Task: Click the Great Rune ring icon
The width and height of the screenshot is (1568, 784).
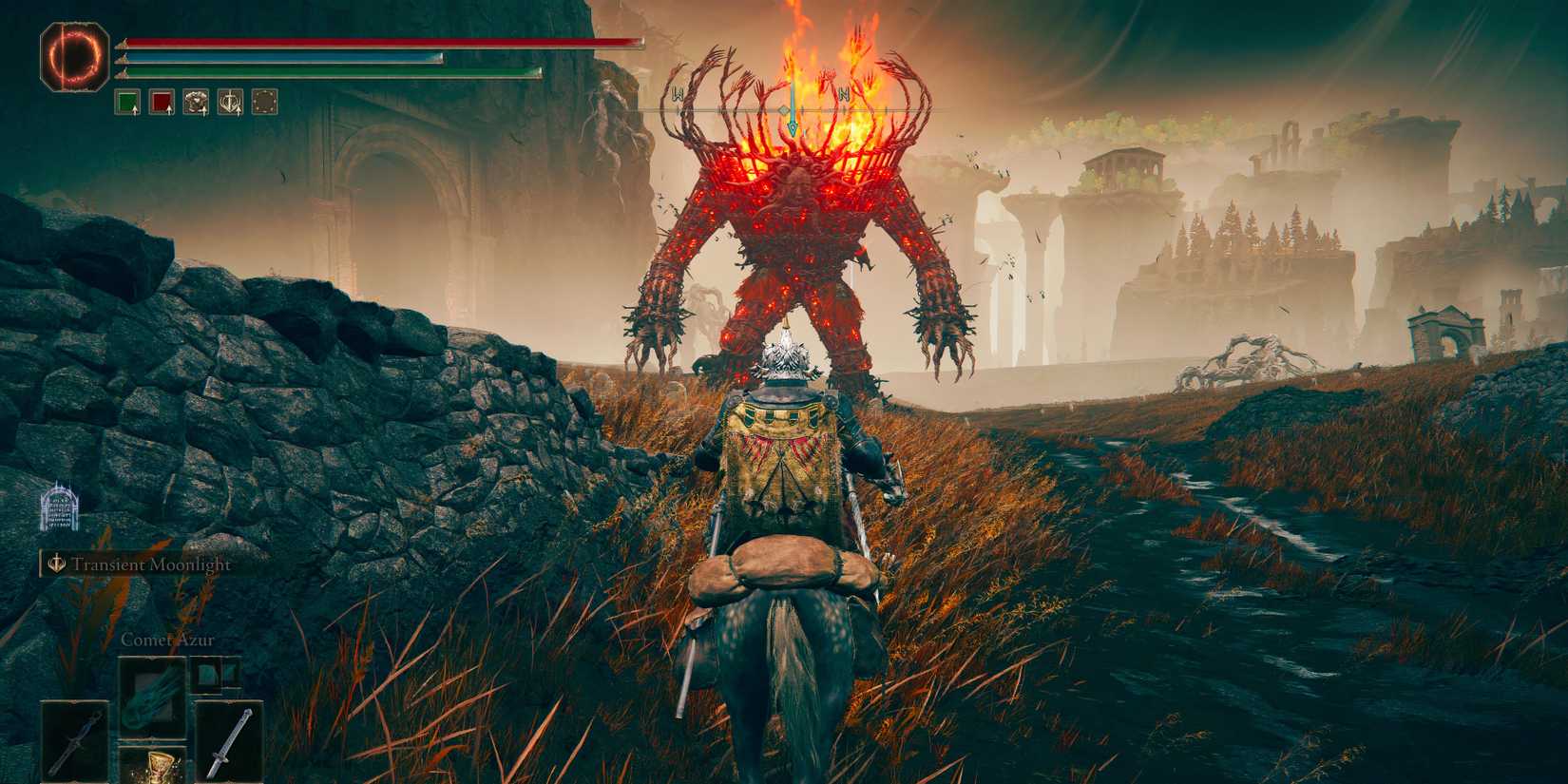Action: click(x=74, y=57)
